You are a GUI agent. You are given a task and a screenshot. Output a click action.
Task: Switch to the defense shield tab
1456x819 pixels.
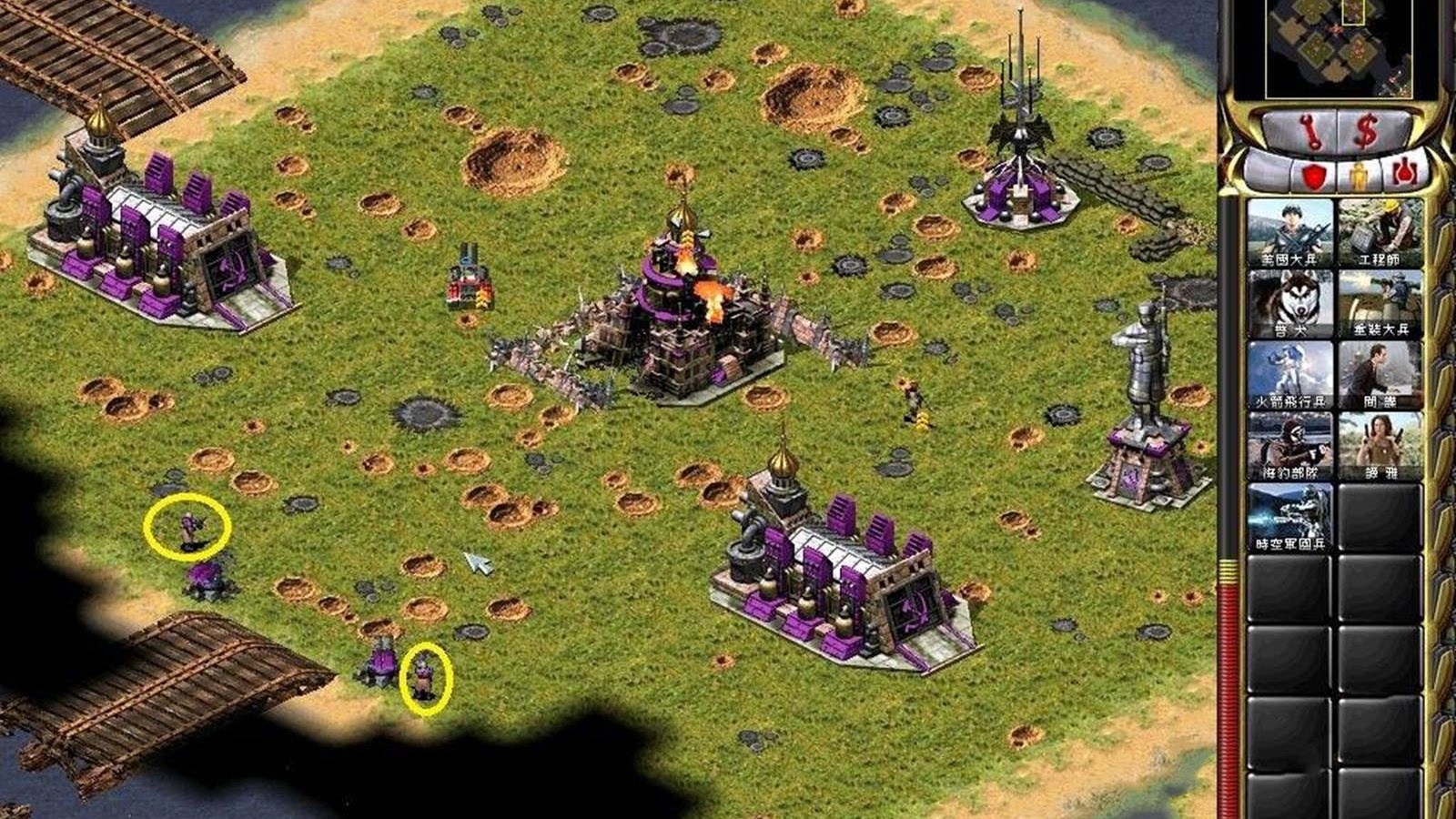pos(1312,175)
